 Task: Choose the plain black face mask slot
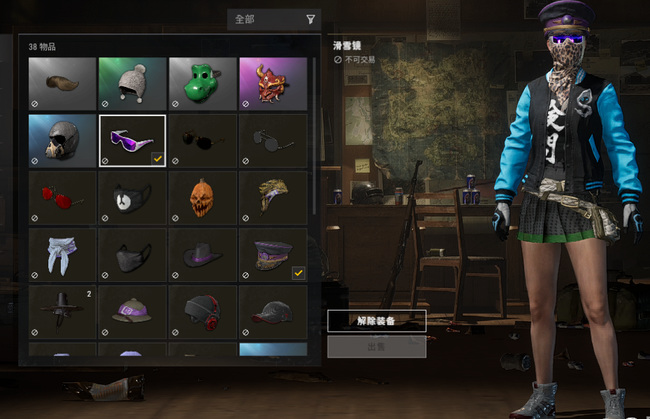132,255
